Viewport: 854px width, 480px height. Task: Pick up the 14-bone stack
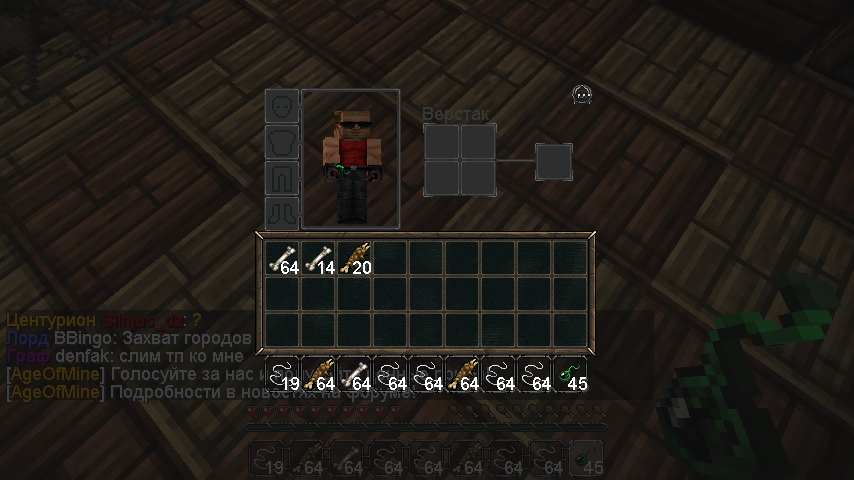point(319,258)
